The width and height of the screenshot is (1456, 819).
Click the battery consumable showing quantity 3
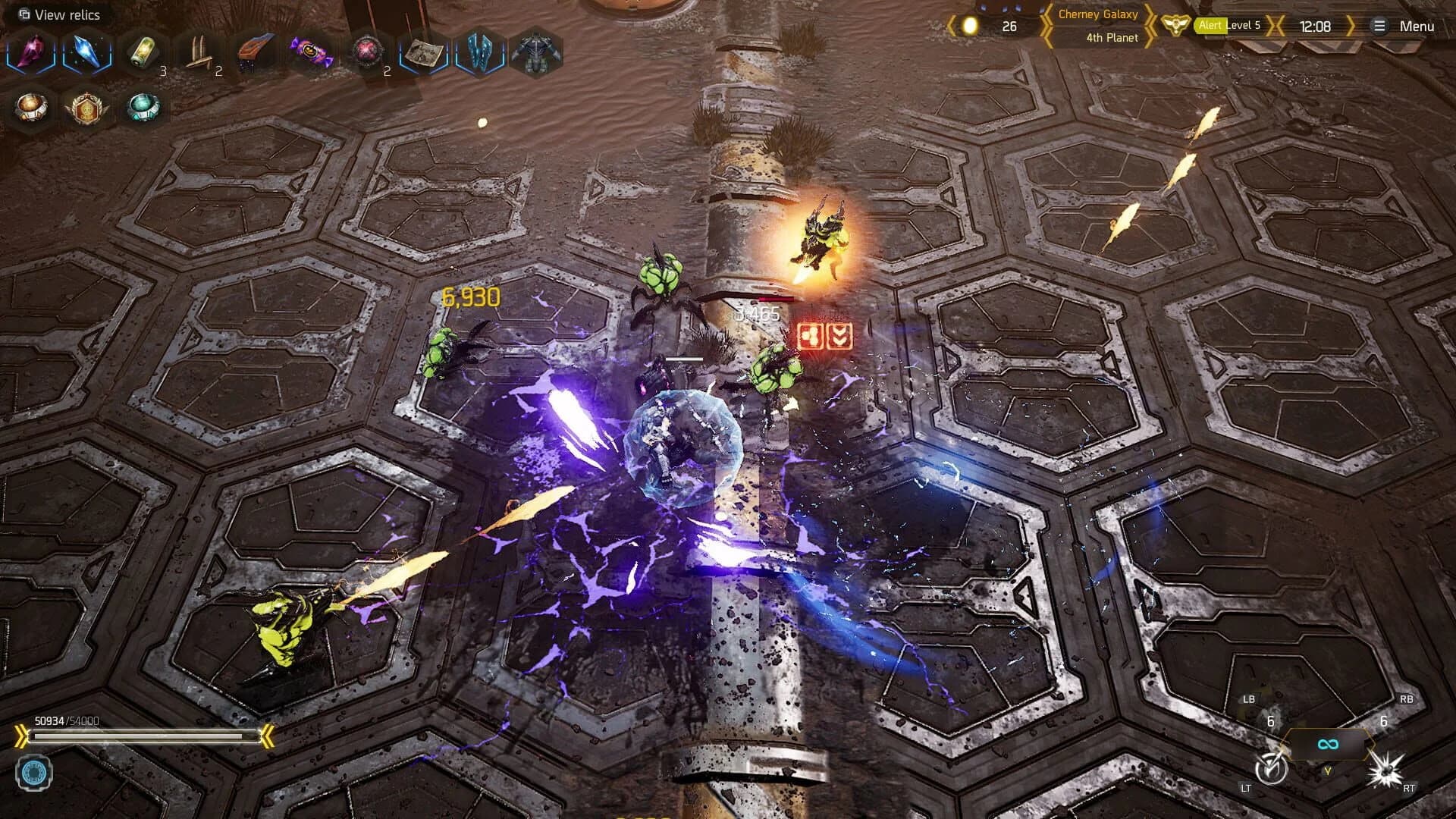pos(143,49)
